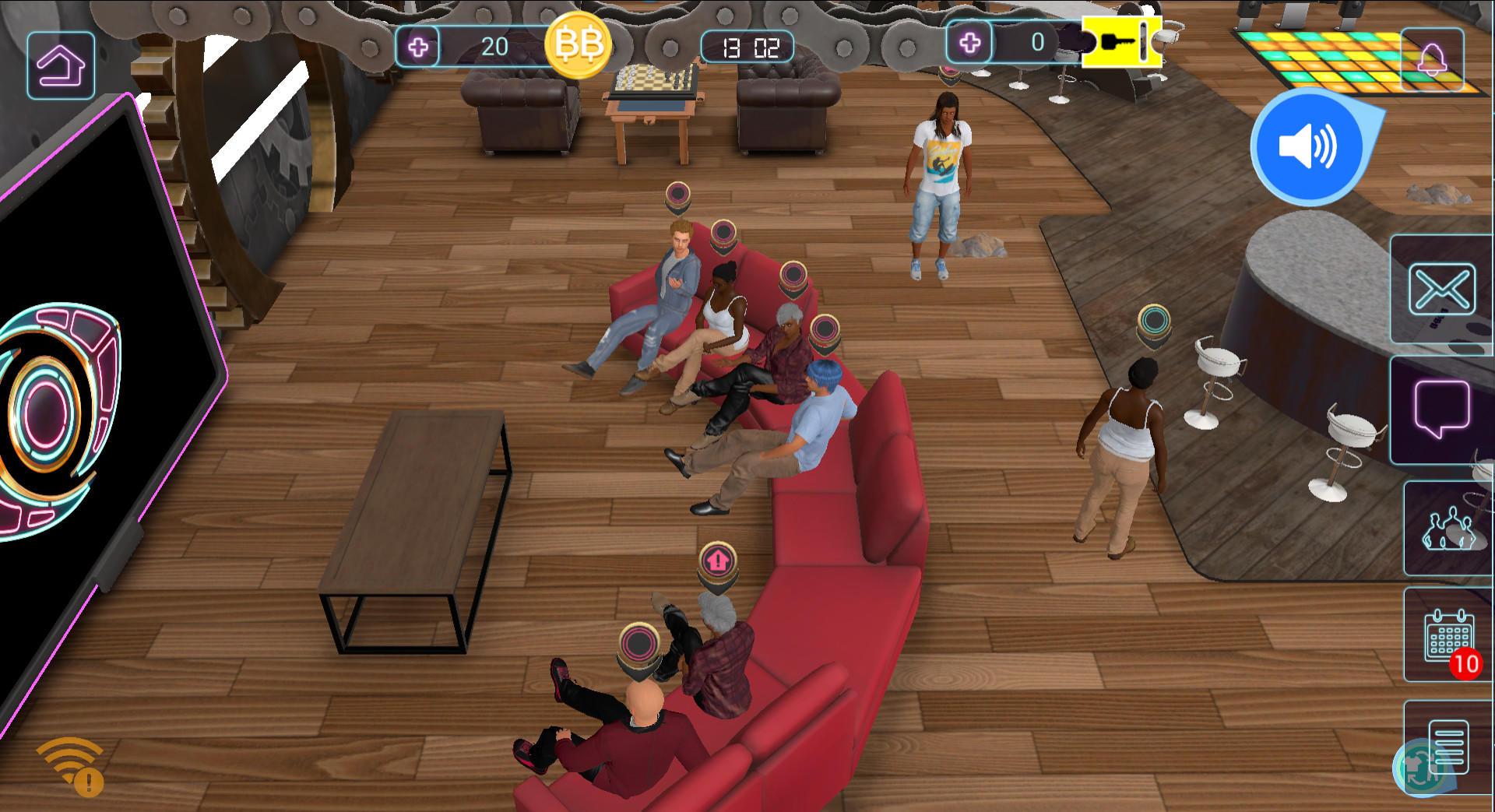Open the home menu icon
Image resolution: width=1495 pixels, height=812 pixels.
(61, 64)
